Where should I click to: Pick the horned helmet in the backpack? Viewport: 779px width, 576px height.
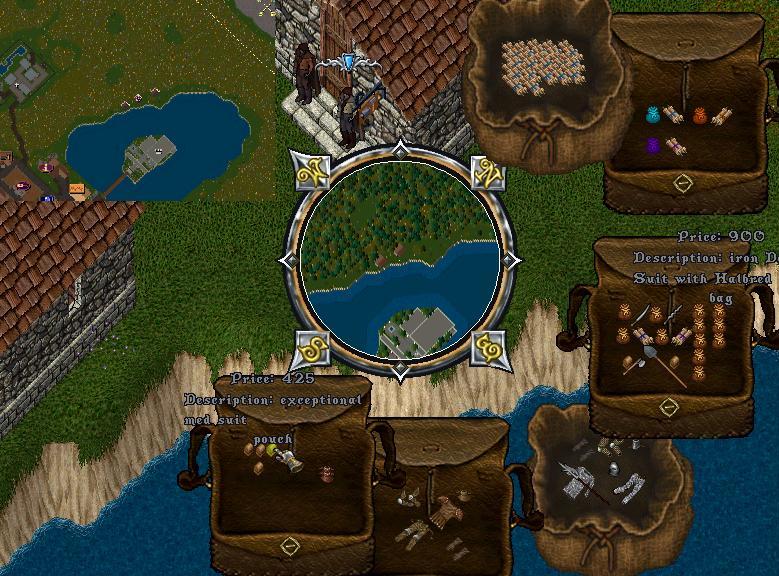coord(408,497)
